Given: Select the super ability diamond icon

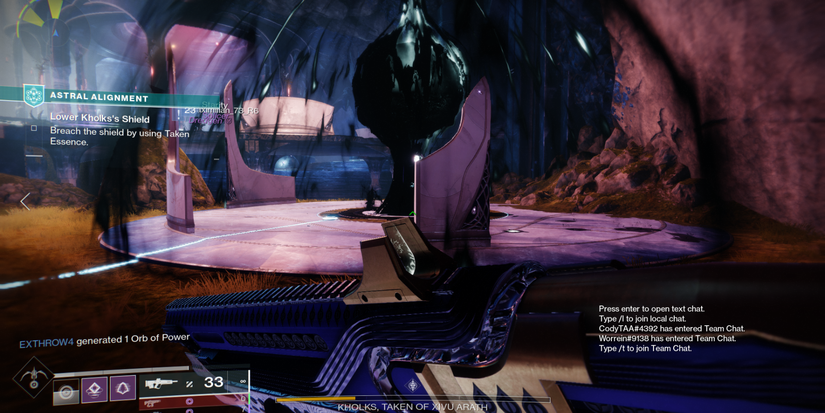Looking at the screenshot, I should click(x=33, y=379).
